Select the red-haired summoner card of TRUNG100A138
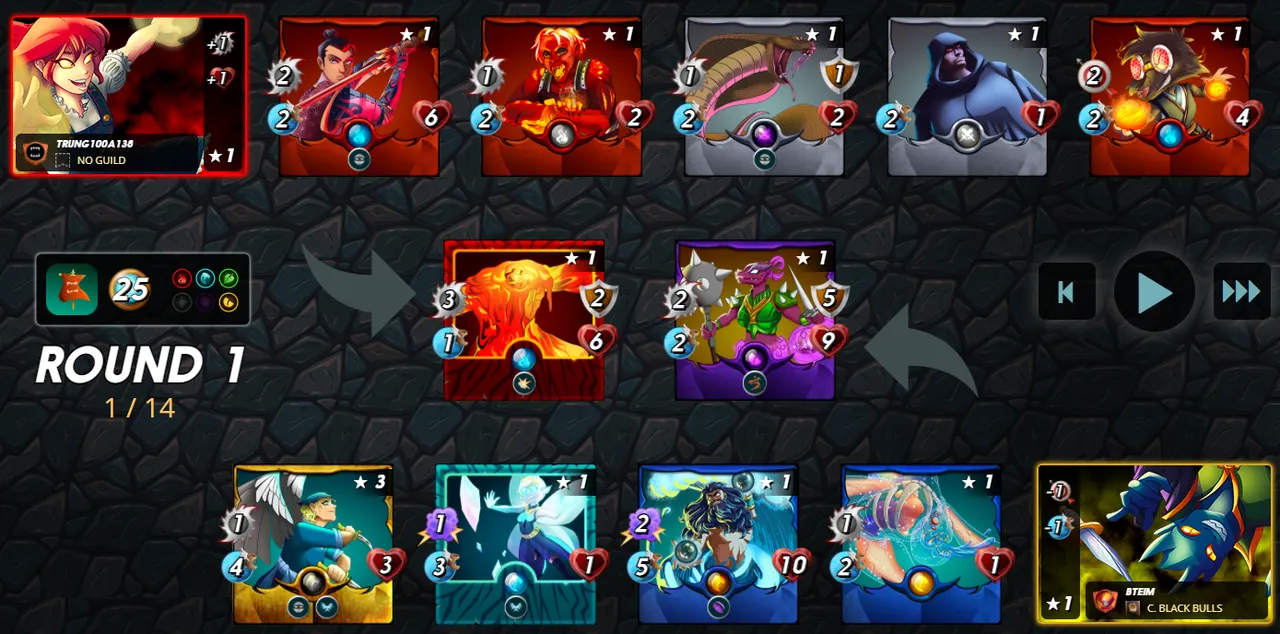This screenshot has height=634, width=1280. point(128,95)
